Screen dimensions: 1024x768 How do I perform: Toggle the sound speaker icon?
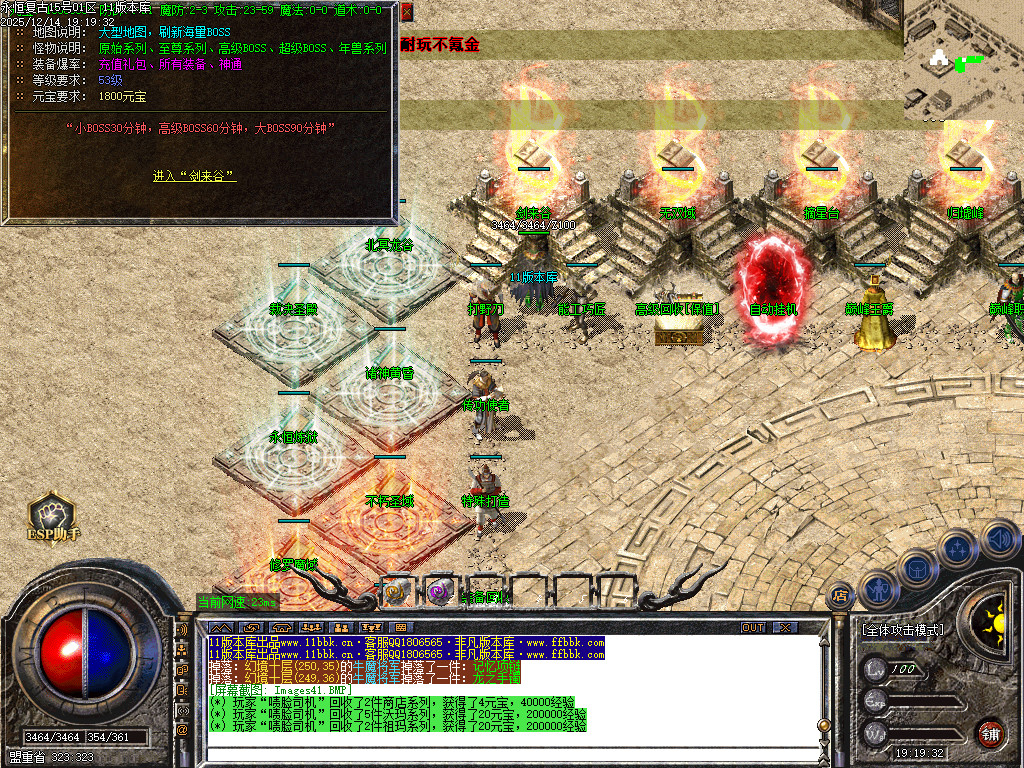tap(1000, 540)
